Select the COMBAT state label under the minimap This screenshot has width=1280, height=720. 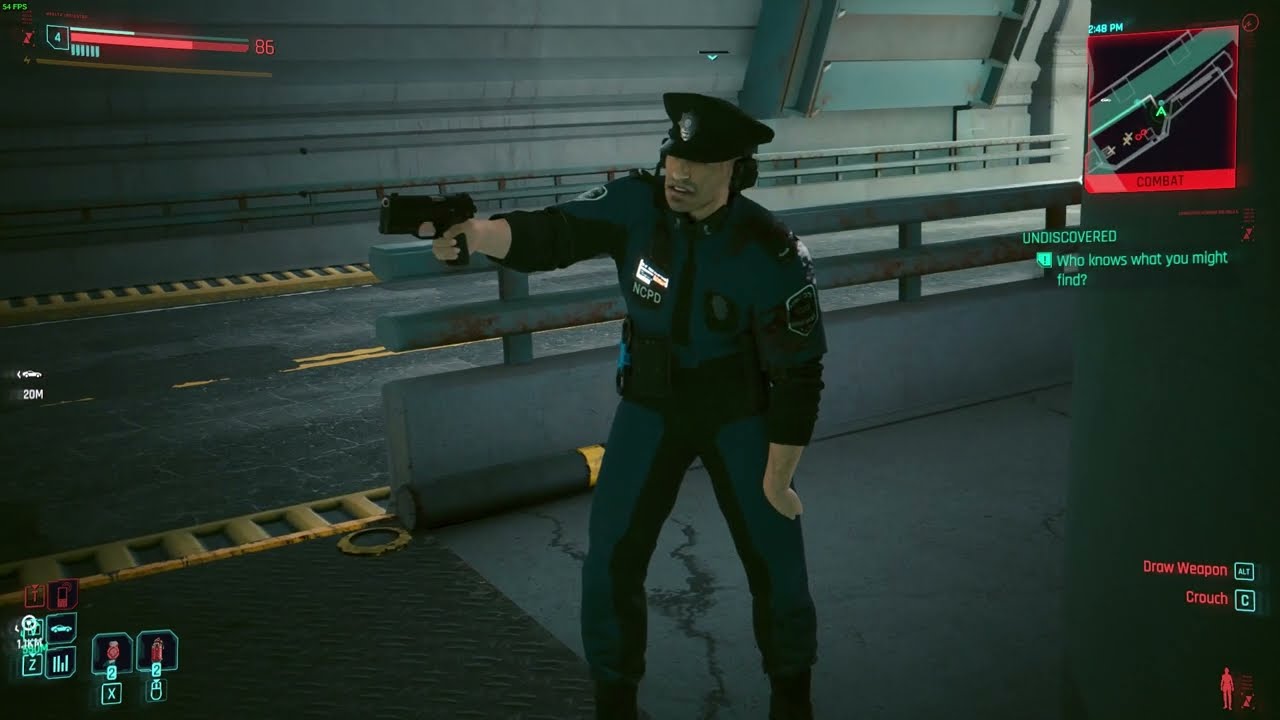(x=1160, y=180)
